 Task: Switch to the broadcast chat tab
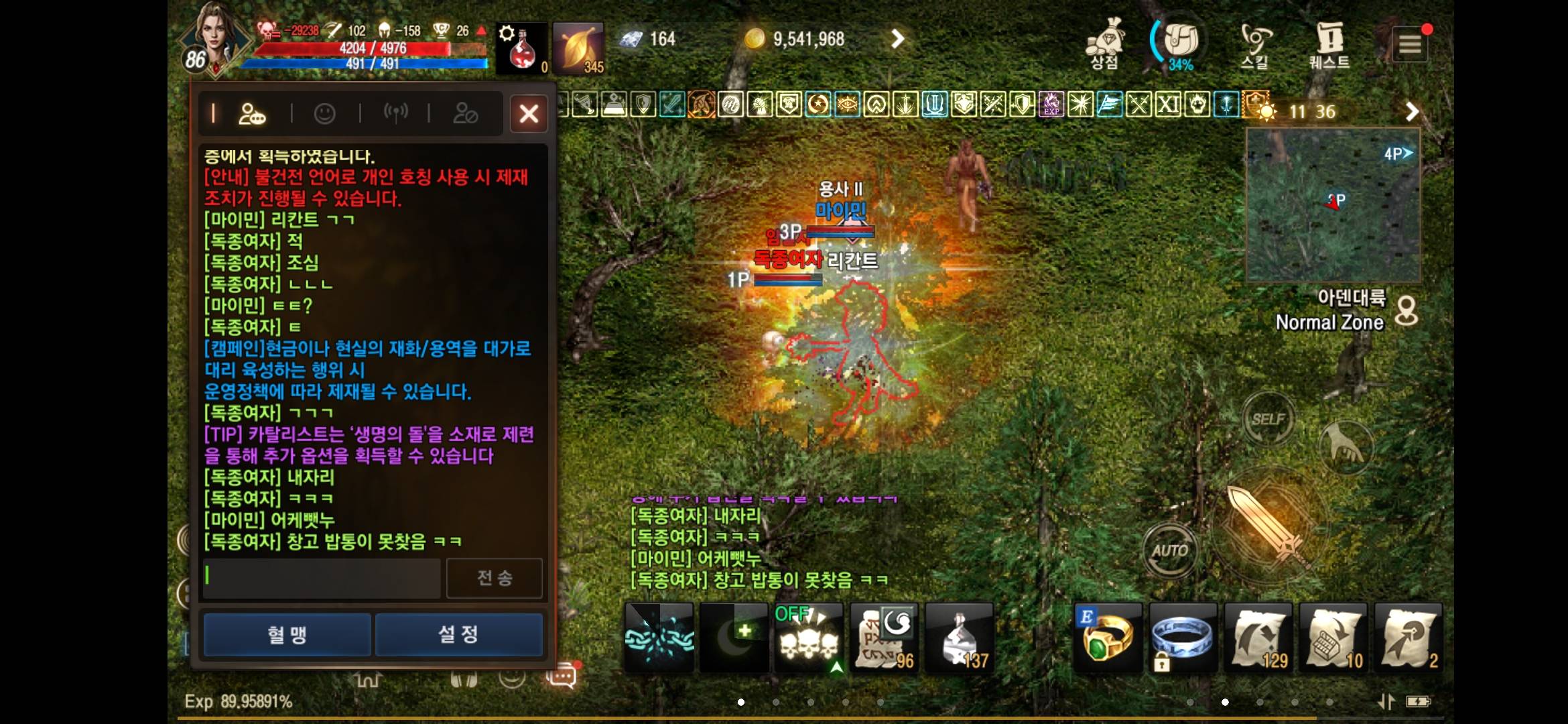pos(396,113)
